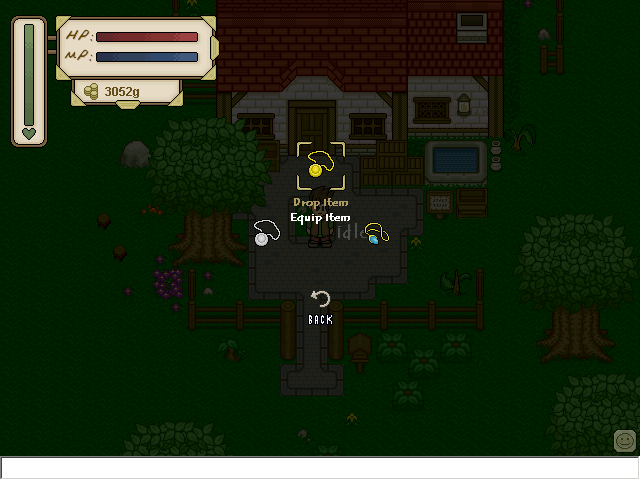Viewport: 640px width, 480px height.
Task: Choose the Equip Item option
Action: coord(320,217)
